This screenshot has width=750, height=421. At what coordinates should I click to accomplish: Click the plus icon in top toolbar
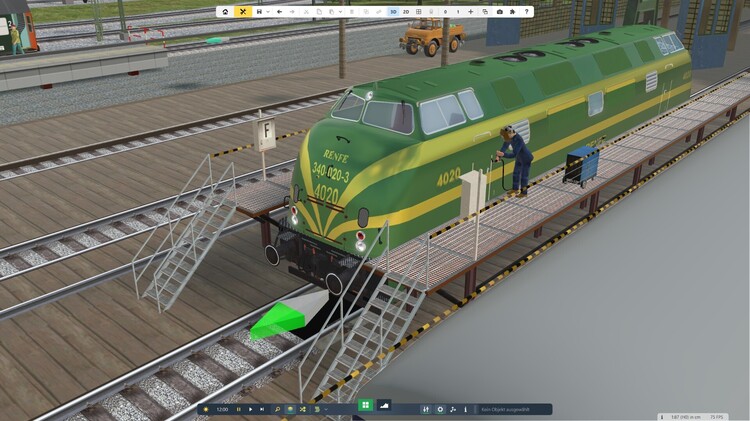click(x=470, y=12)
